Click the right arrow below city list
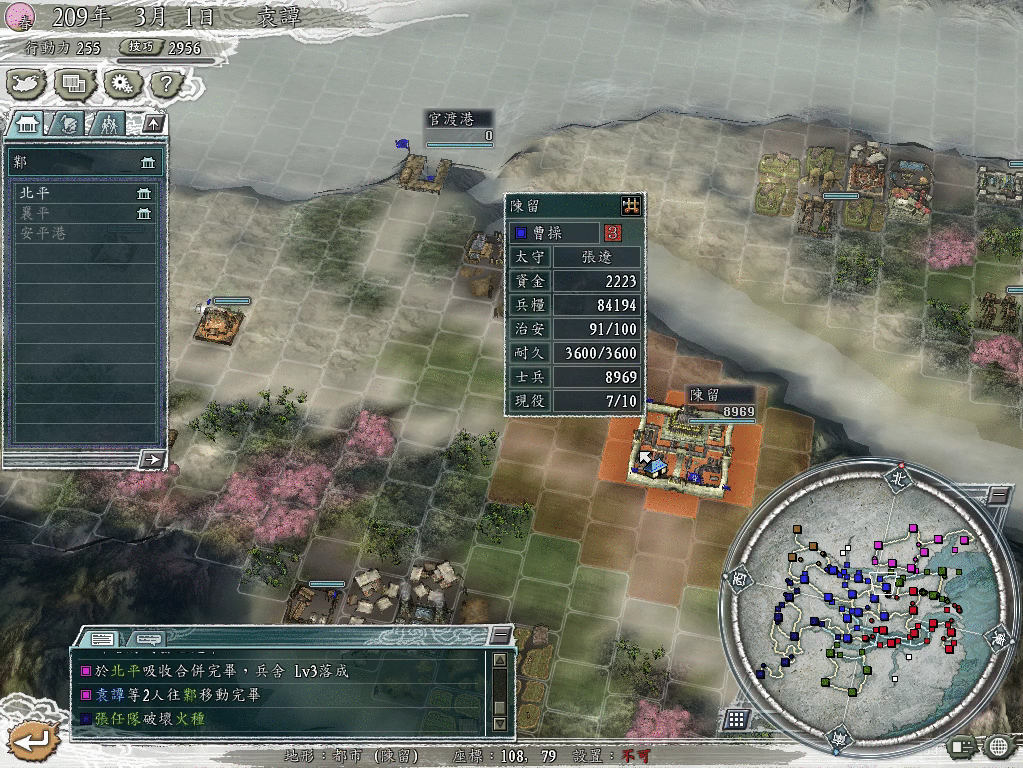 [152, 459]
